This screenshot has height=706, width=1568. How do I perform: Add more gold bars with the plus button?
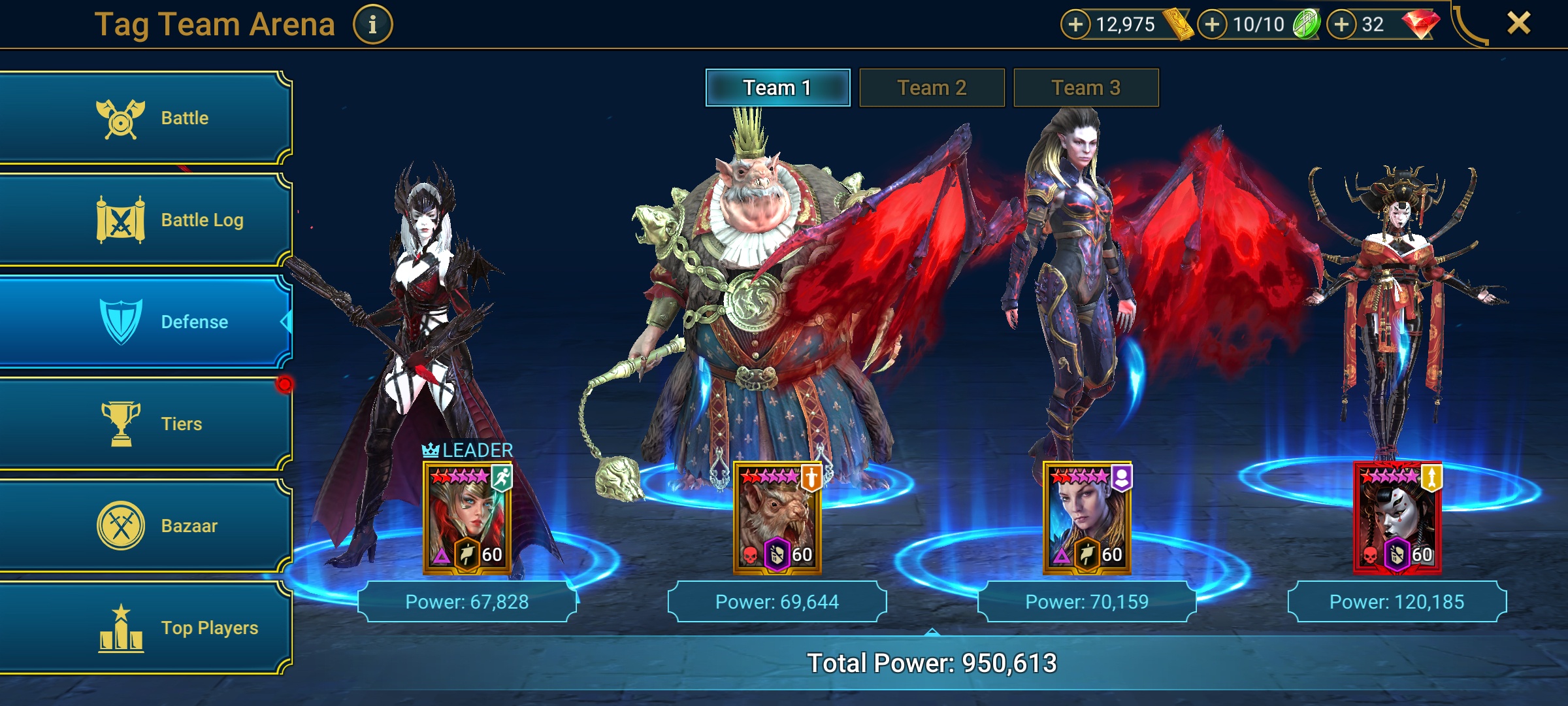tap(1075, 25)
